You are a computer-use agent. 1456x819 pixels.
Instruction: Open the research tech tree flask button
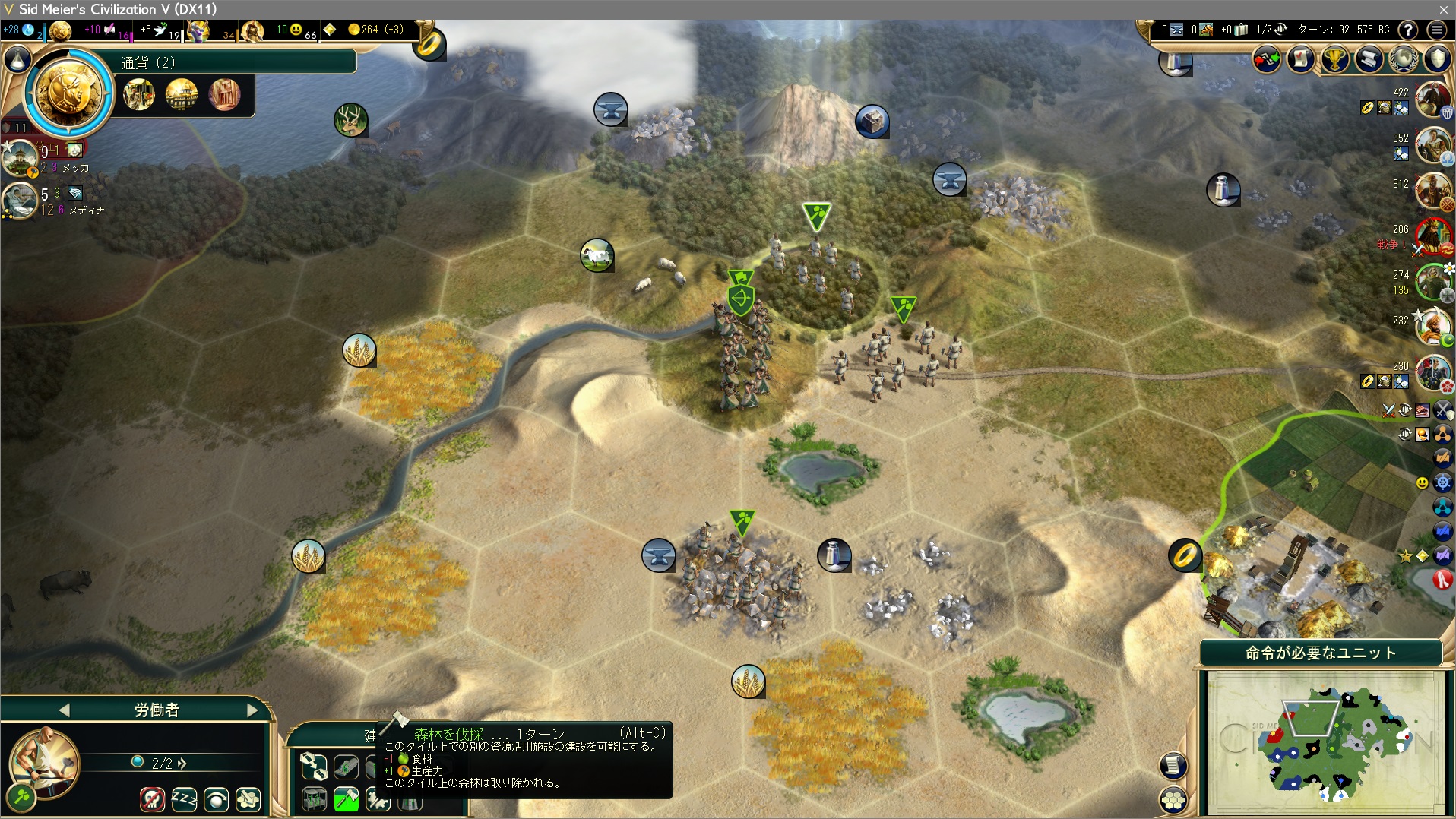17,59
